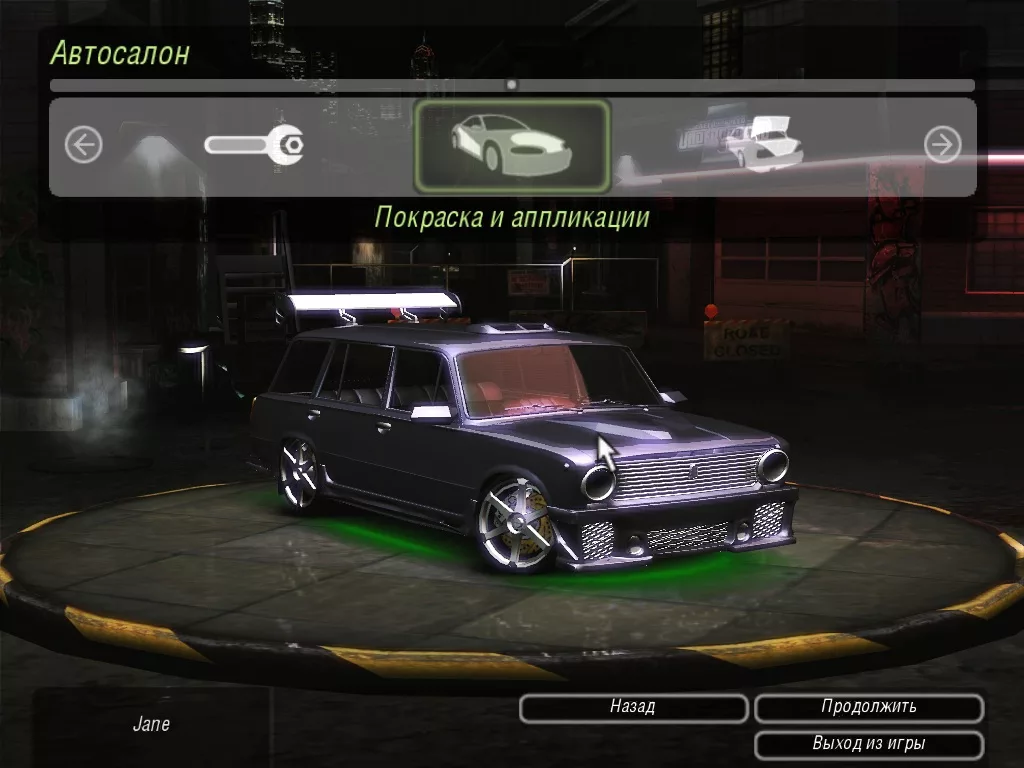Select the wrench performance tuning icon
This screenshot has height=768, width=1024.
click(254, 146)
